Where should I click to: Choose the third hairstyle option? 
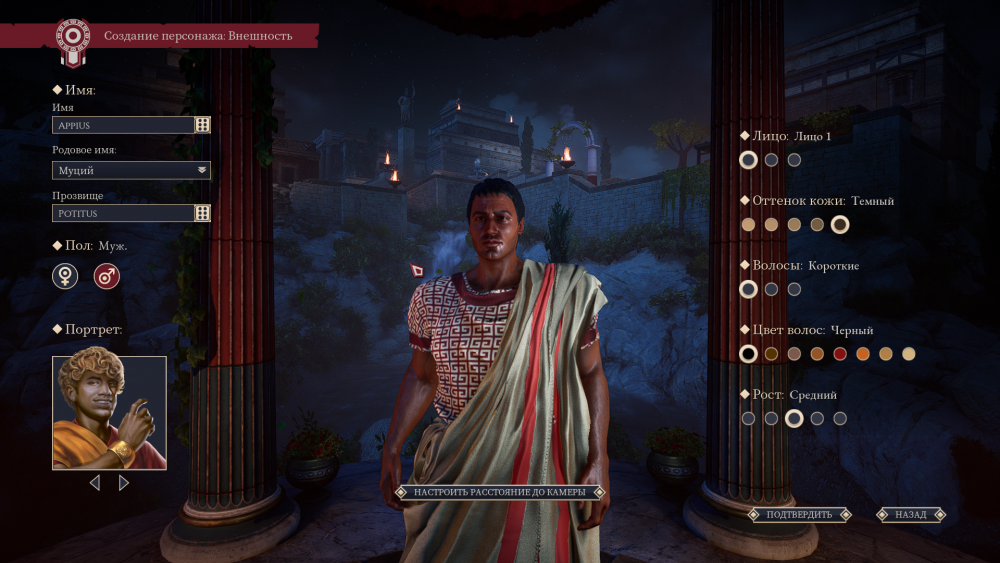[x=794, y=289]
